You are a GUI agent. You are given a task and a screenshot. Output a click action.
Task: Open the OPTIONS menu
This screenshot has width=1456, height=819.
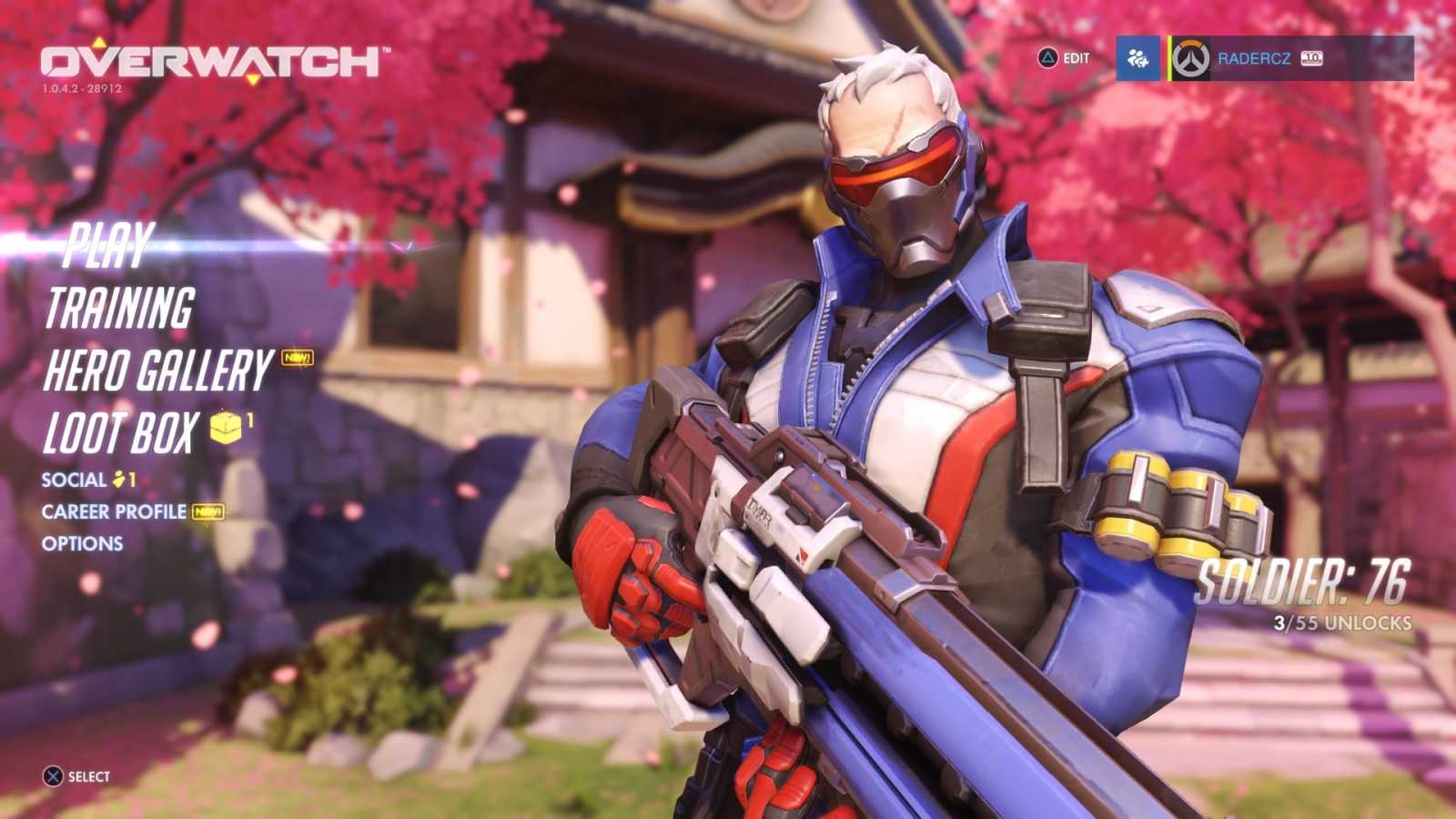tap(84, 543)
